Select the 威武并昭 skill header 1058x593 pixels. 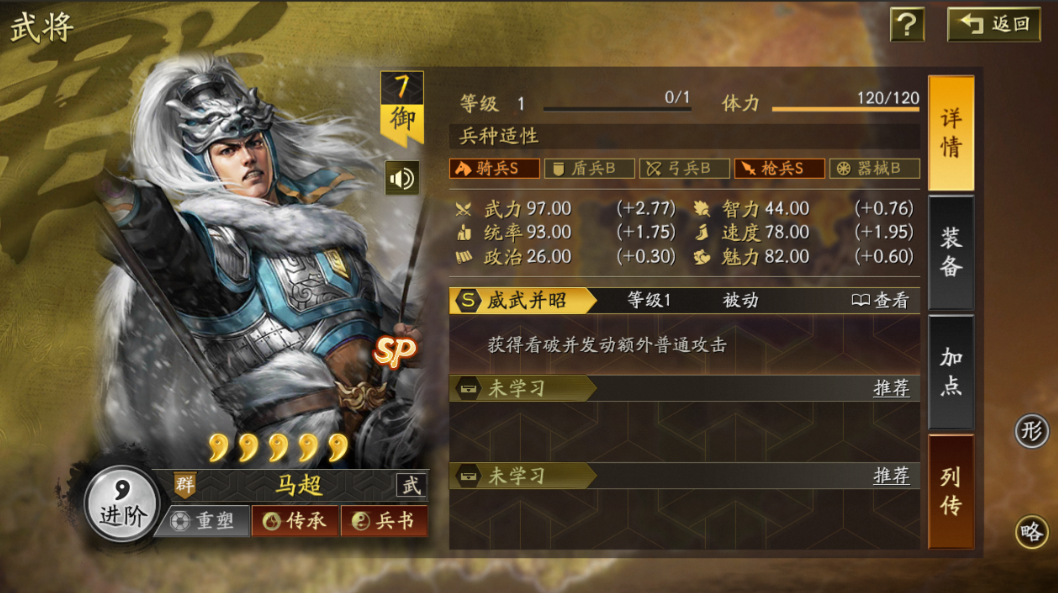pos(523,300)
